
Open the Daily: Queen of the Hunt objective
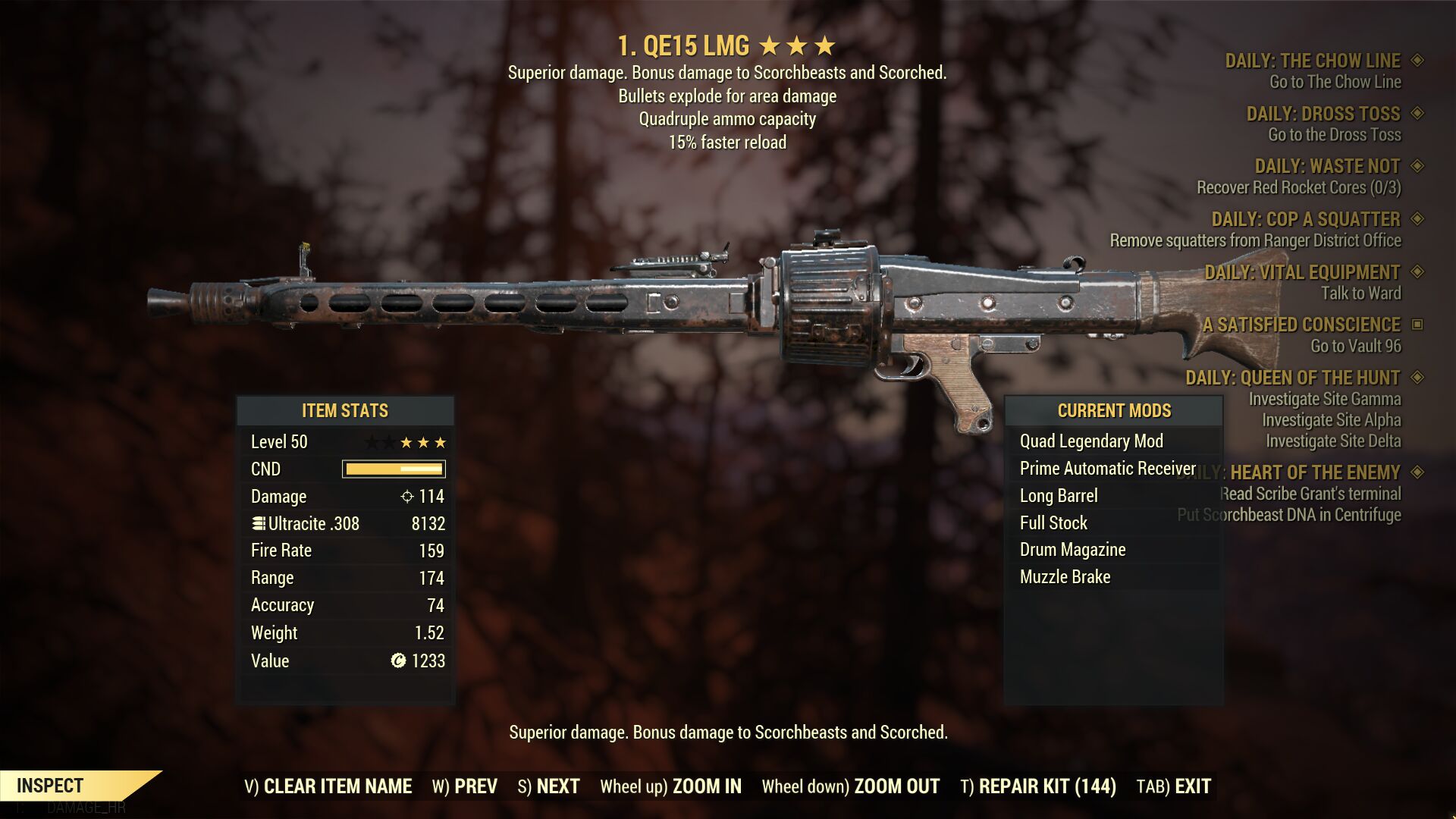(1292, 378)
